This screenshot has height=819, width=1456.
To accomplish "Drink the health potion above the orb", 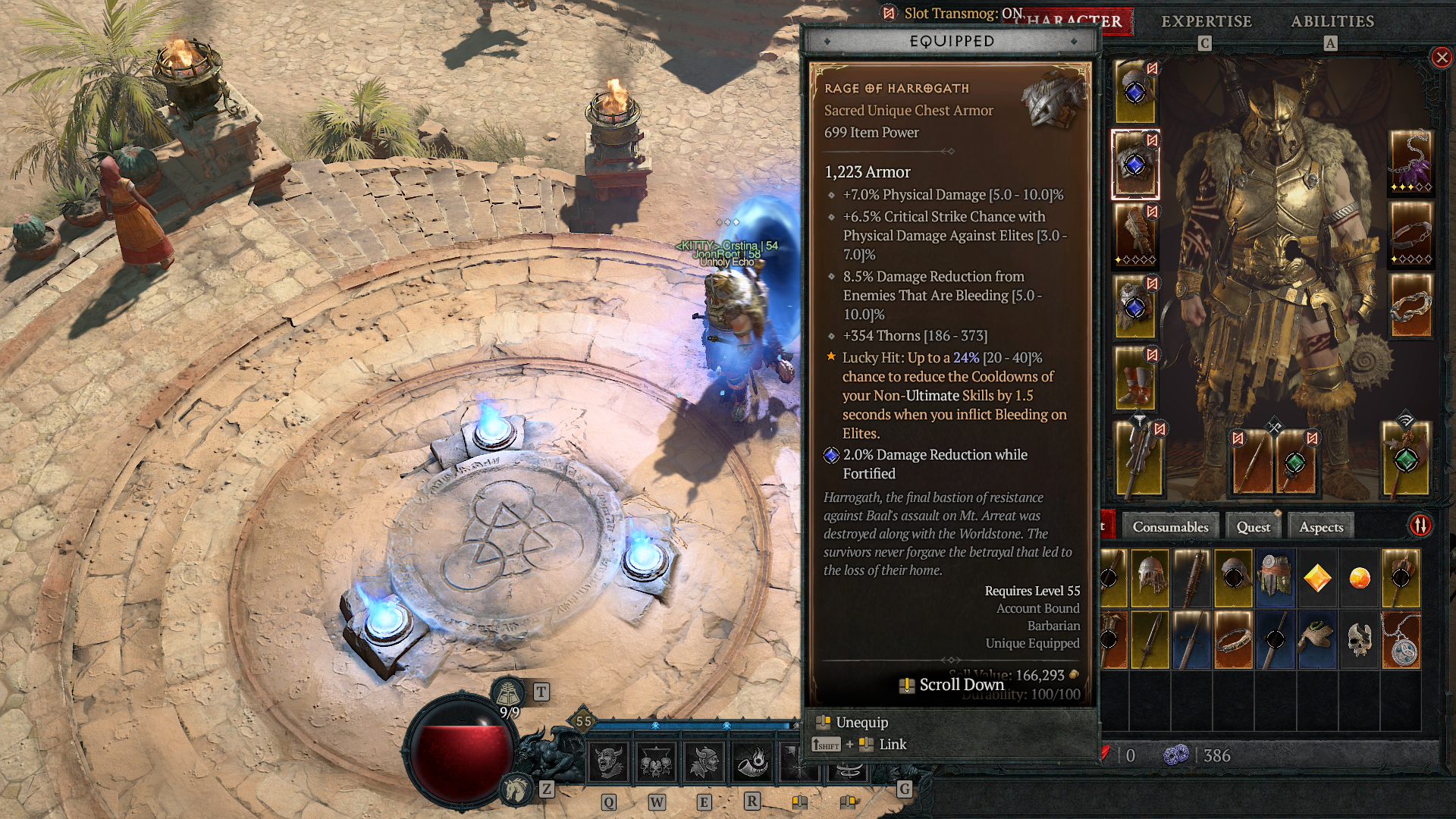I will click(x=509, y=692).
